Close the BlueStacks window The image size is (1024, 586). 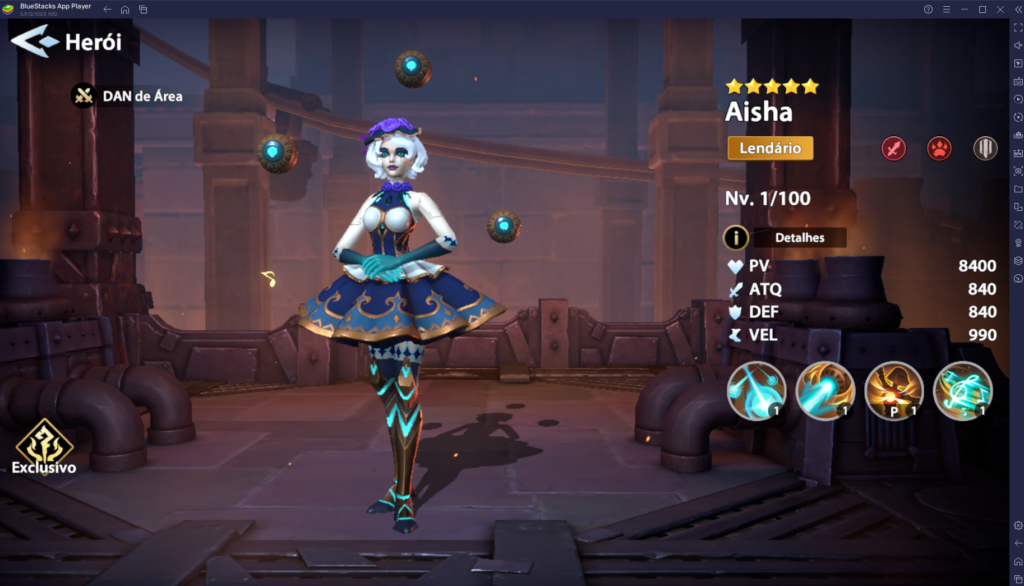pyautogui.click(x=1000, y=9)
